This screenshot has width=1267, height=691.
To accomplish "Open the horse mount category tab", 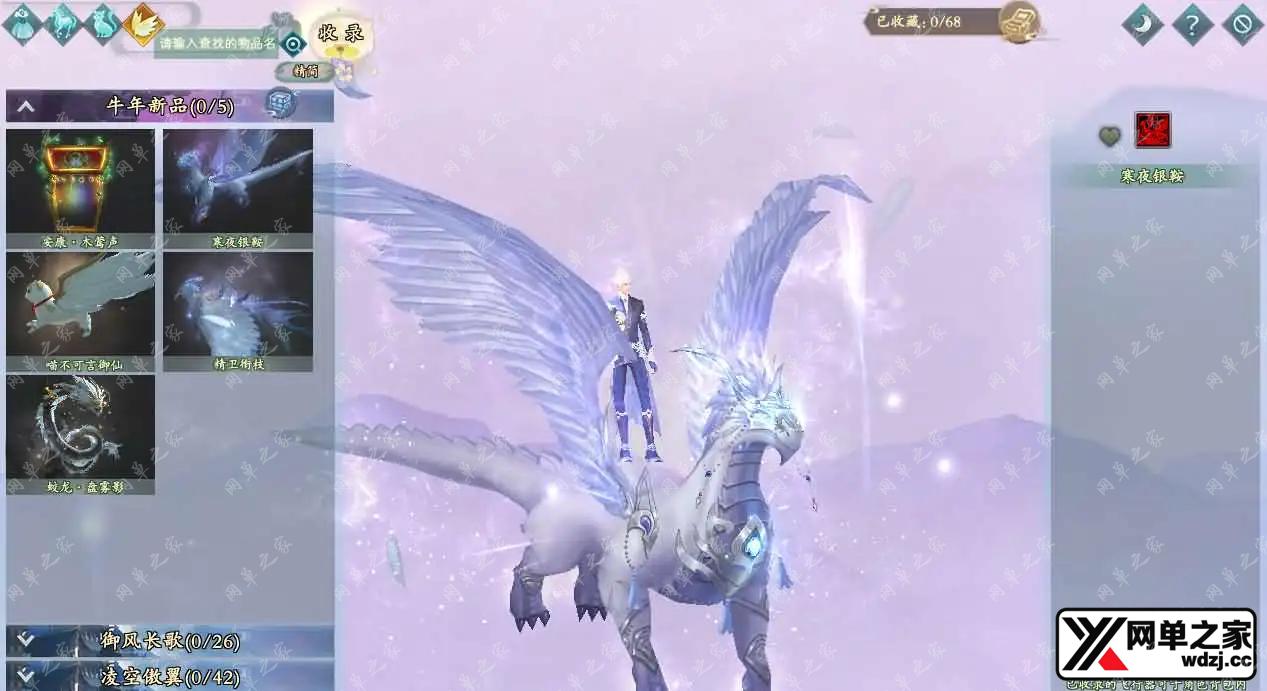I will (62, 24).
